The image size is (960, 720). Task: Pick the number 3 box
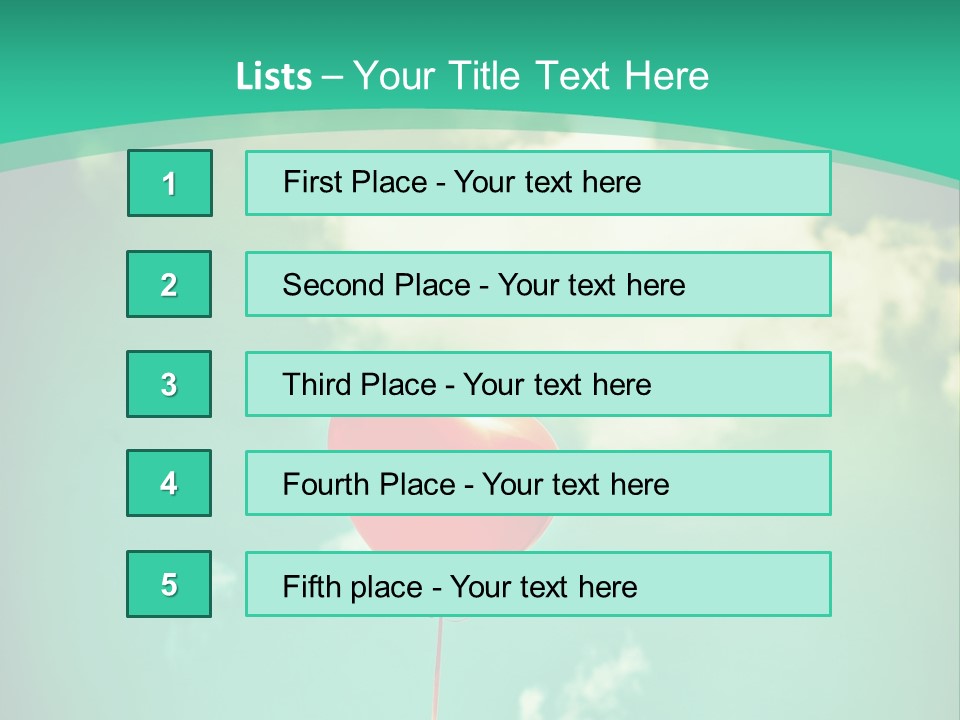pos(169,384)
